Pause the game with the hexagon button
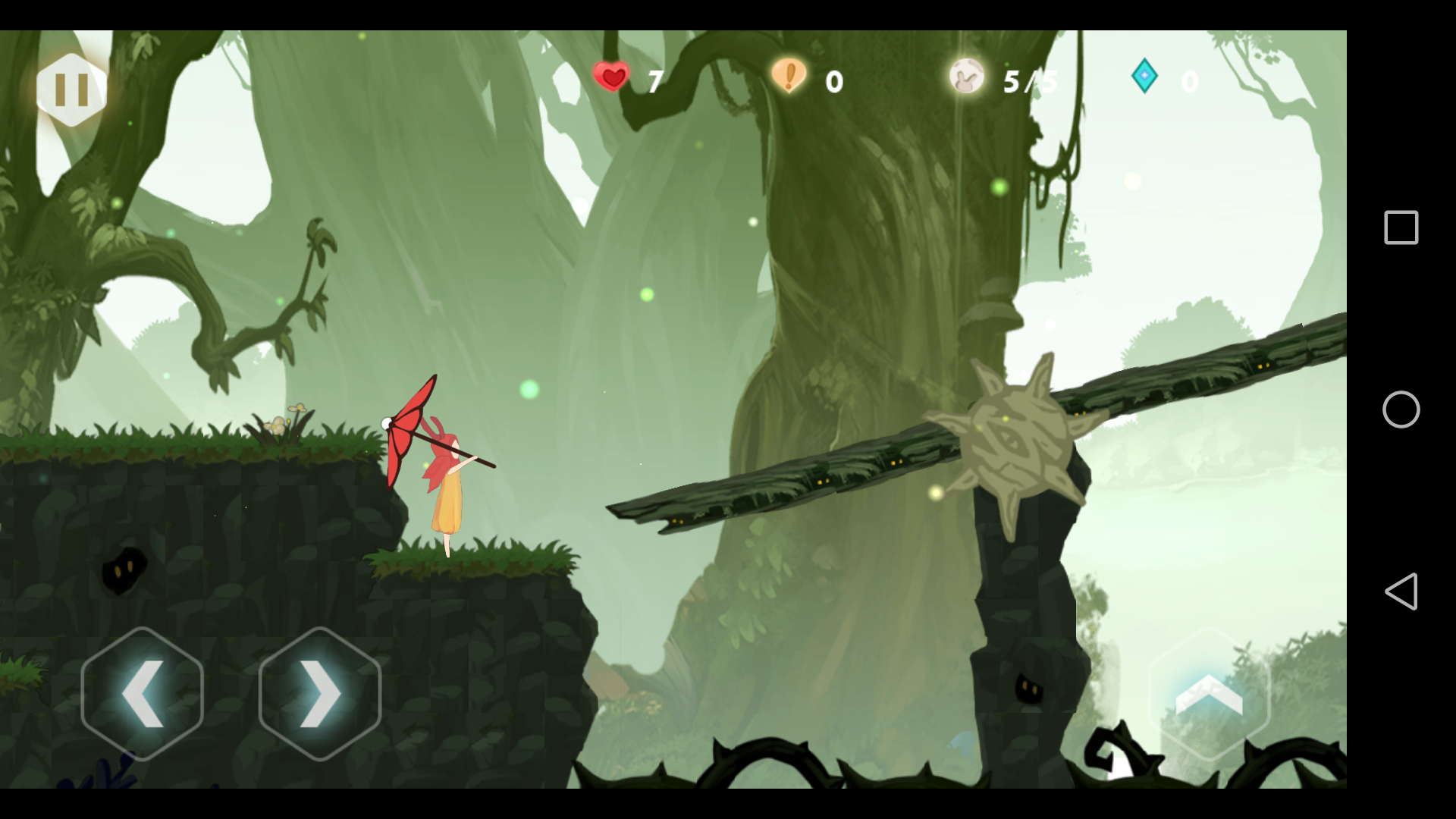The image size is (1456, 819). (x=71, y=89)
